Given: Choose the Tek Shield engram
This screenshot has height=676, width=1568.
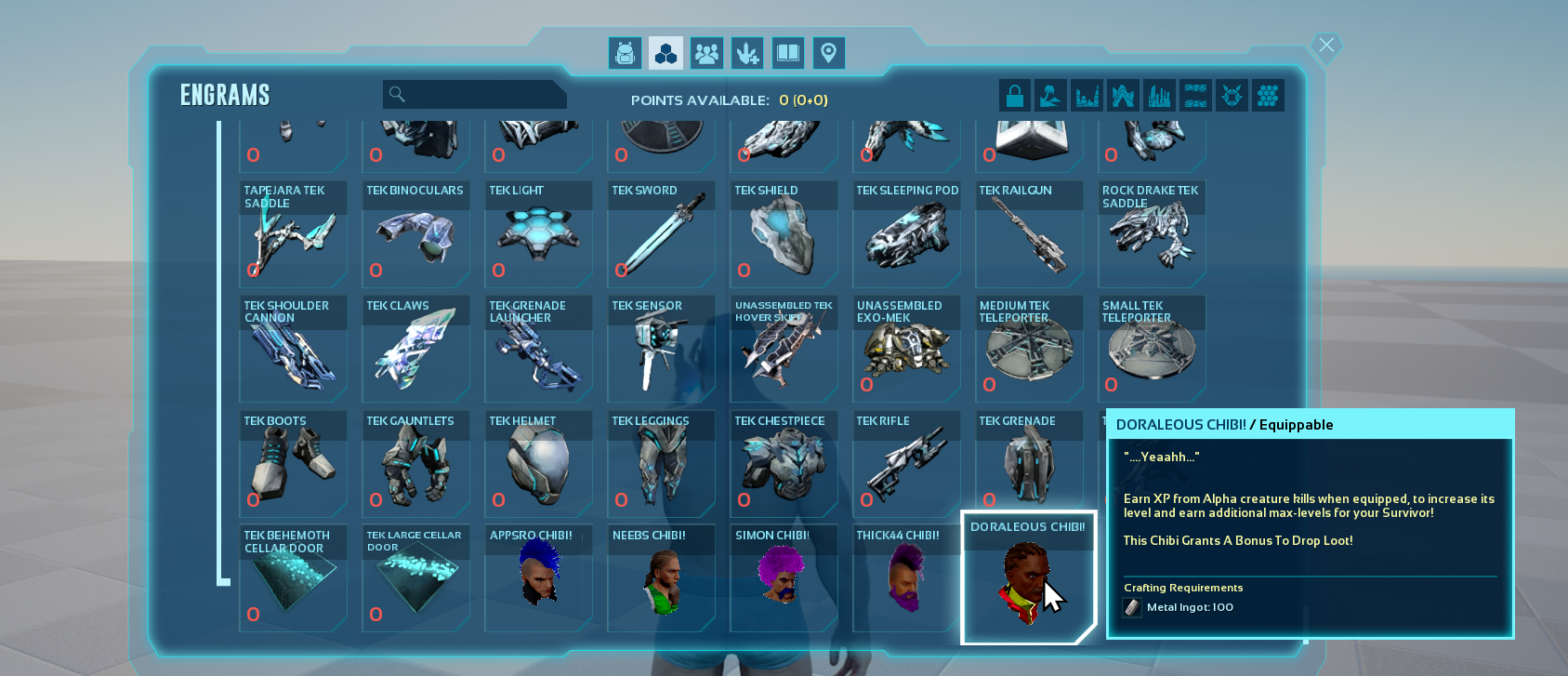Looking at the screenshot, I should click(783, 234).
